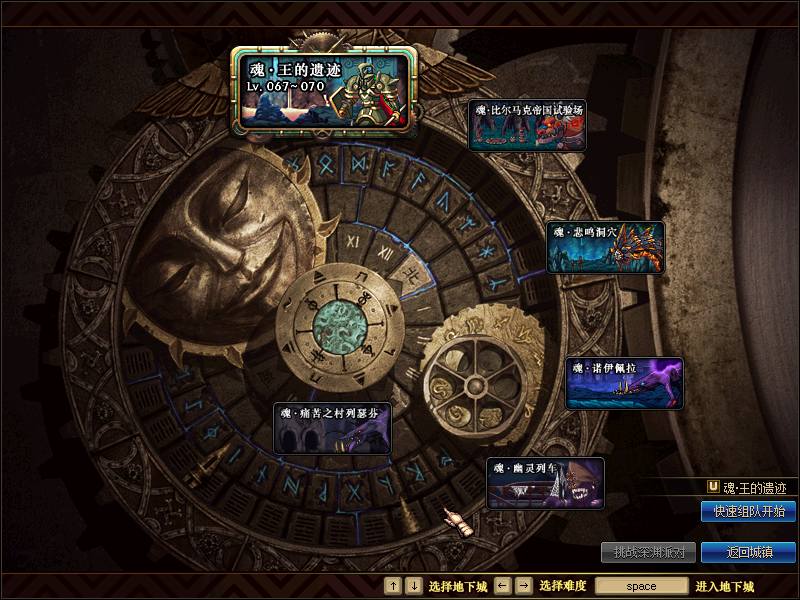Open the 魂·痛苦之村列瑟芬 dungeon
Image resolution: width=800 pixels, height=600 pixels.
tap(332, 428)
